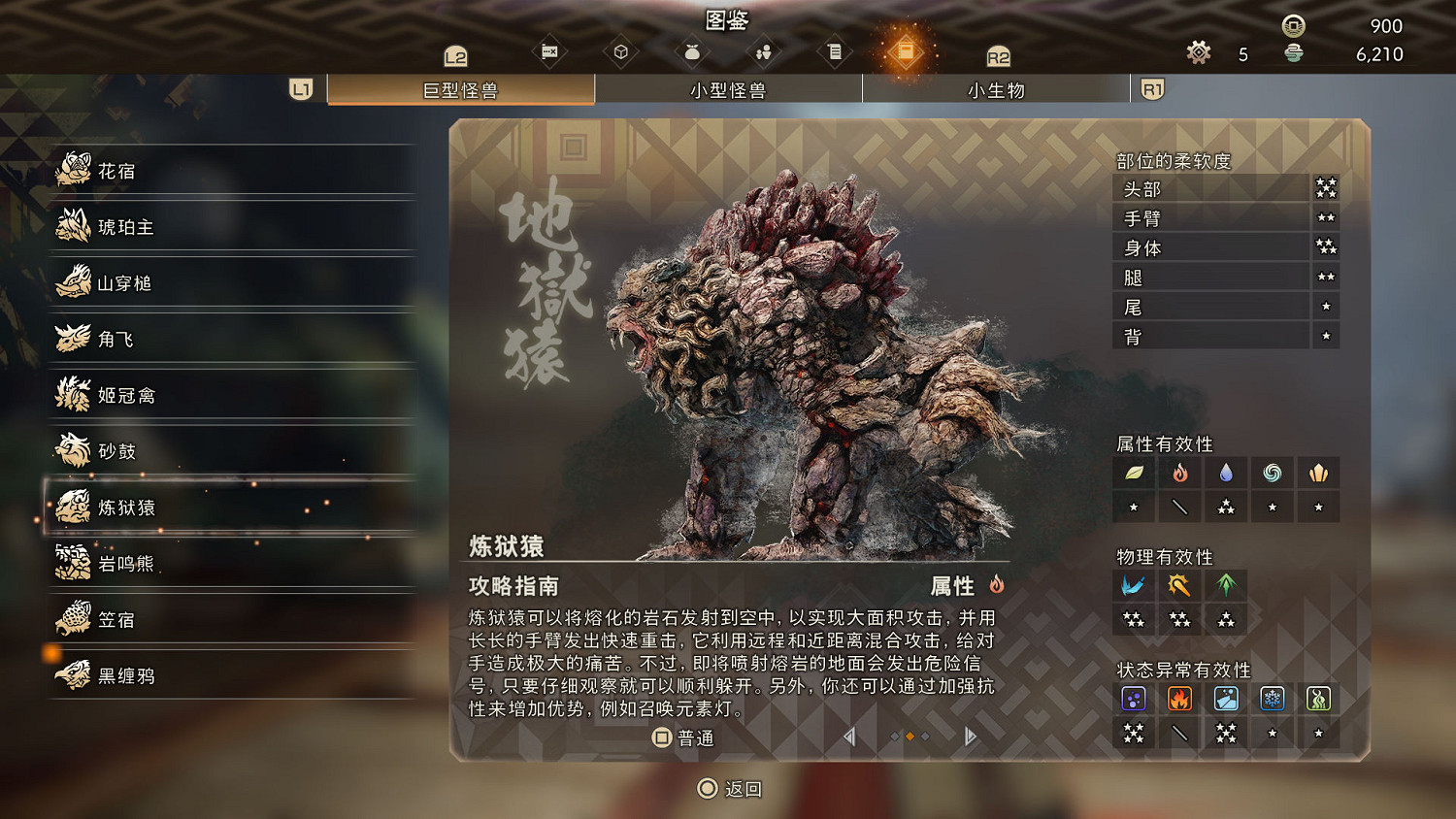The height and width of the screenshot is (819, 1456).
Task: Click the water droplet element icon
Action: [1226, 473]
